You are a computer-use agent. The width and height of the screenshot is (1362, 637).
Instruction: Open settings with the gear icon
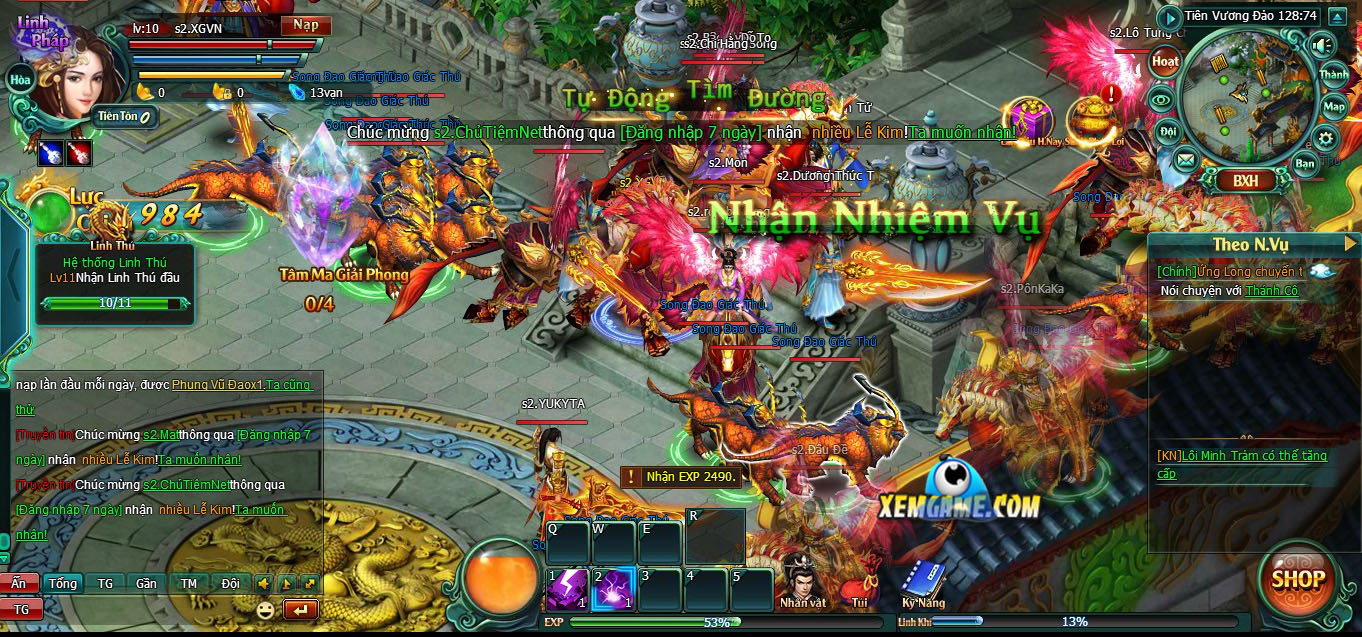pyautogui.click(x=1326, y=138)
